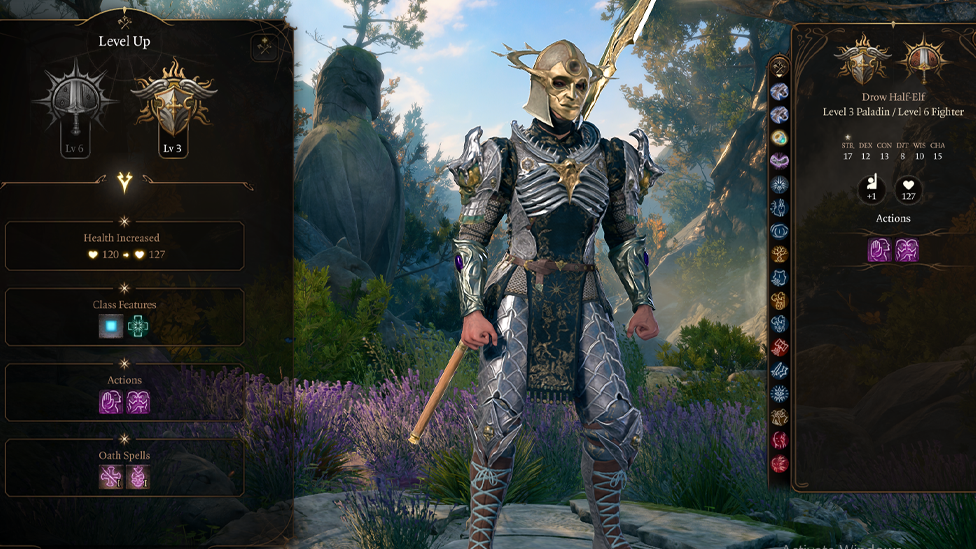Click the second Actions icon in Level Up panel
This screenshot has height=549, width=976.
click(138, 402)
